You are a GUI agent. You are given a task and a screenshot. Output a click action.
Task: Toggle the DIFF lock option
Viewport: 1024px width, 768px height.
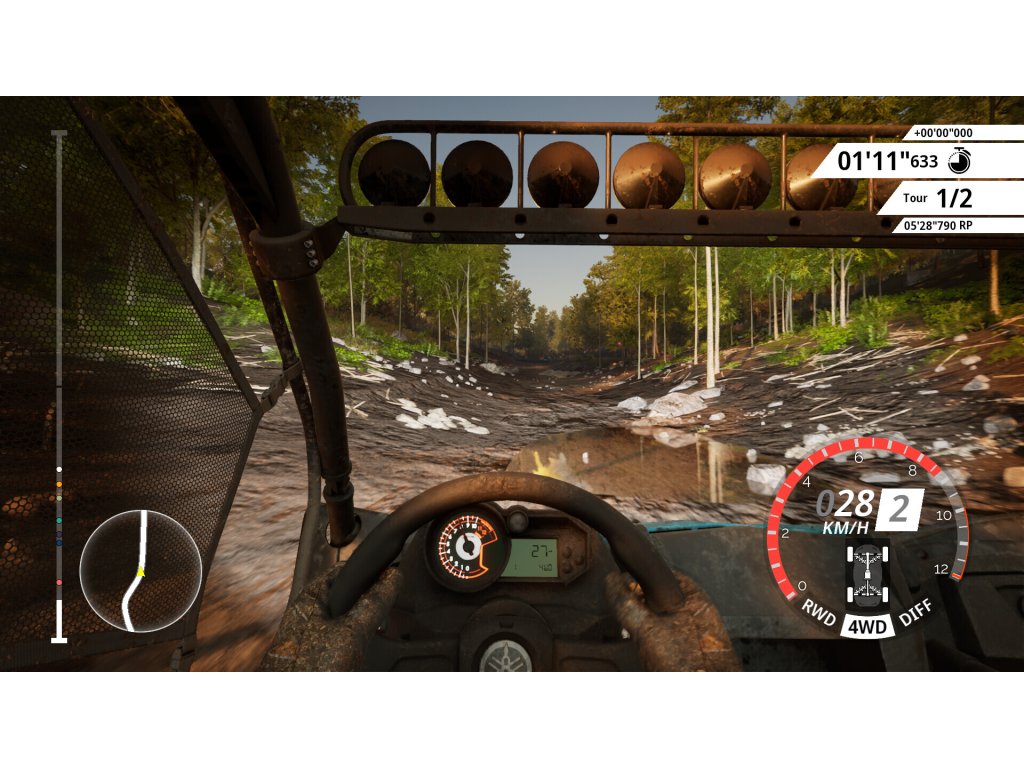pos(914,611)
